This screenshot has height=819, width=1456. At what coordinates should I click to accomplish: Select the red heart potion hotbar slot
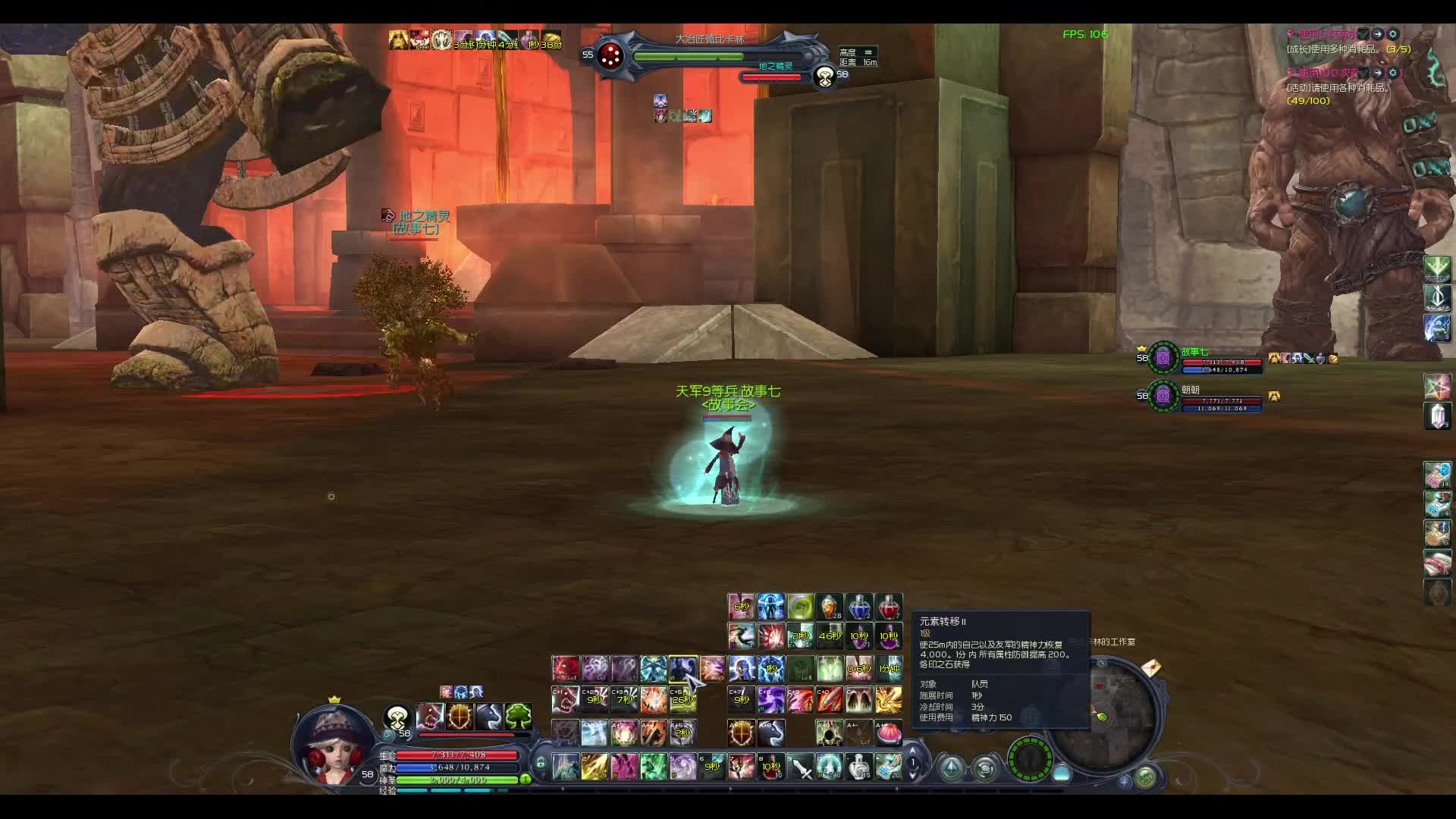pyautogui.click(x=889, y=607)
